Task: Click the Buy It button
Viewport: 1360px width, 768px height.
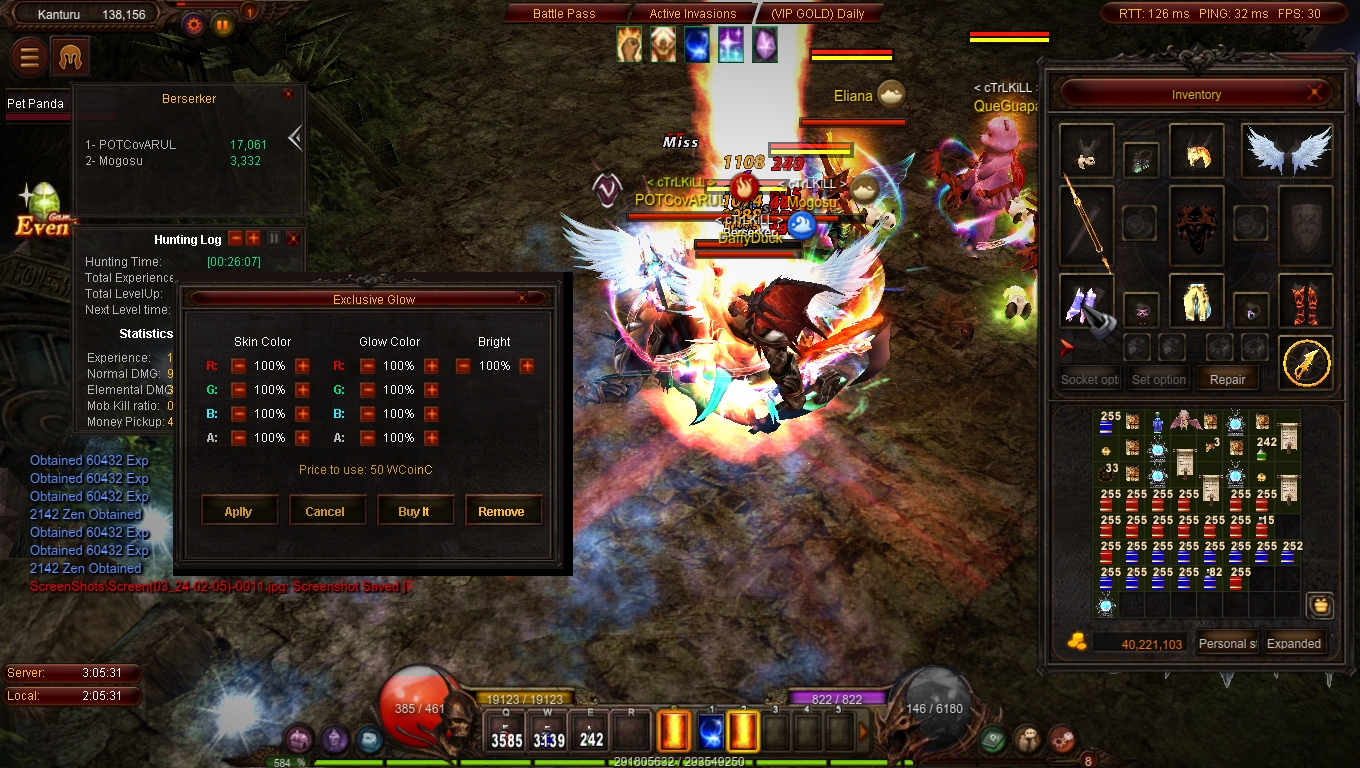Action: tap(413, 511)
